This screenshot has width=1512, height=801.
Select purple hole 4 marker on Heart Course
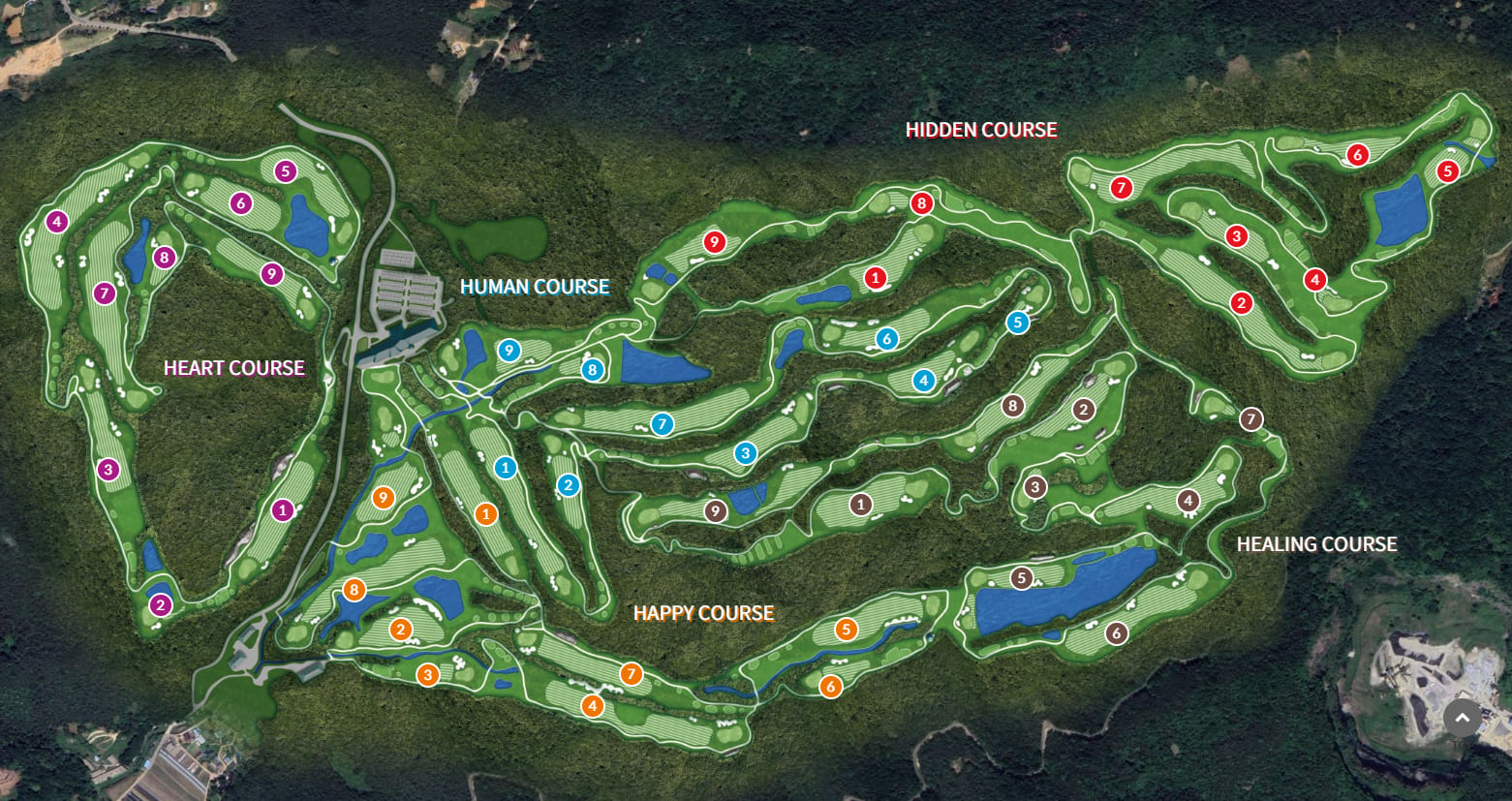tap(57, 223)
